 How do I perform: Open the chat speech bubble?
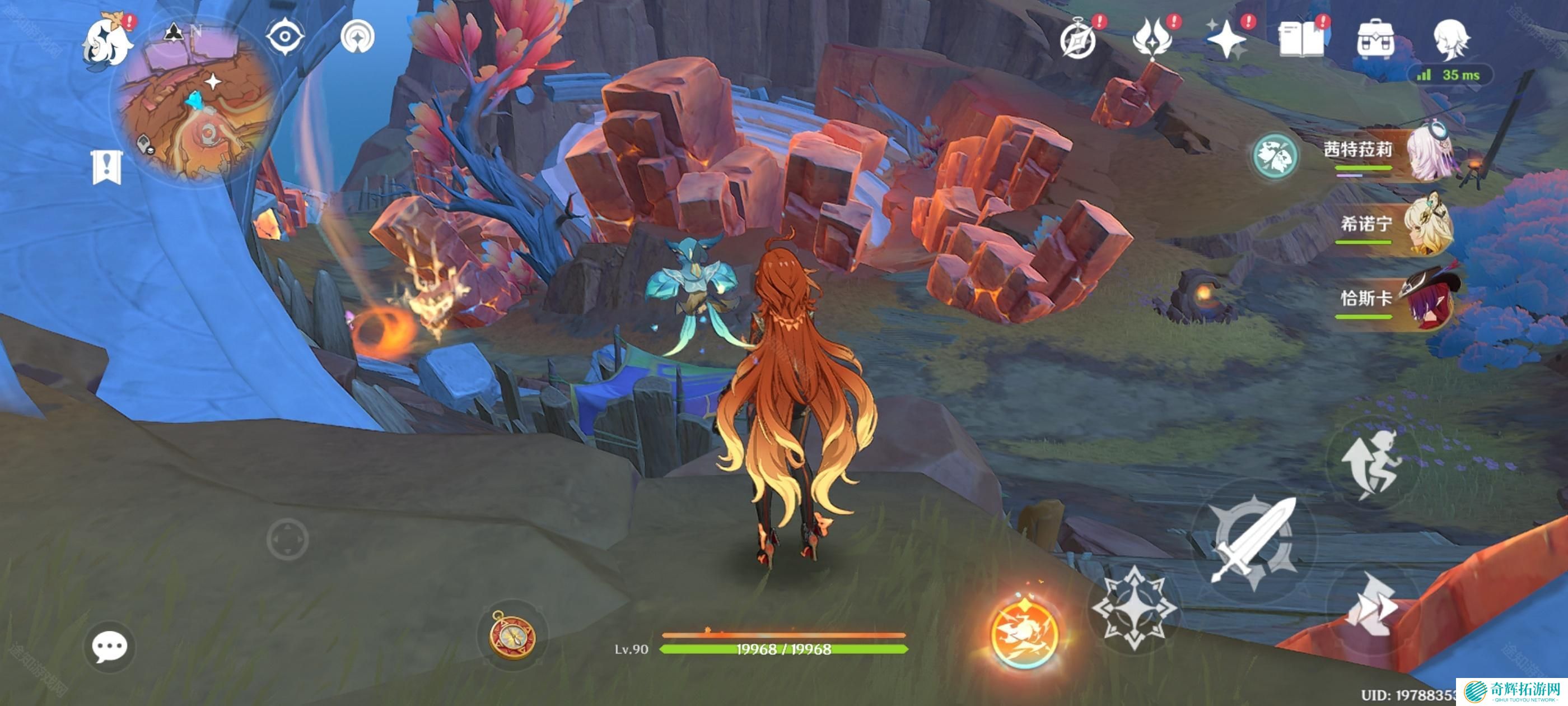[110, 646]
